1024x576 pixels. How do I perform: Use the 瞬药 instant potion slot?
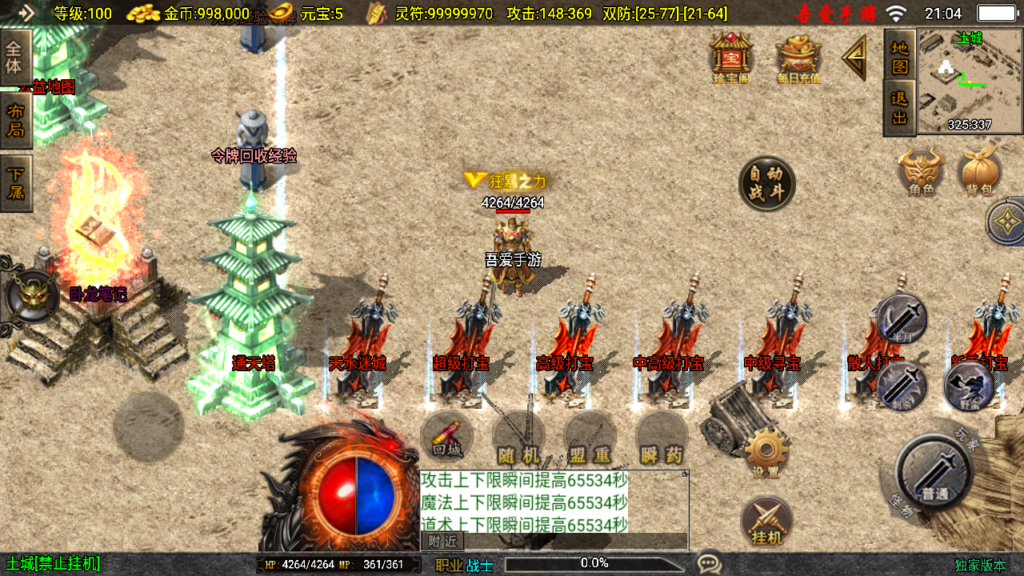pyautogui.click(x=661, y=439)
